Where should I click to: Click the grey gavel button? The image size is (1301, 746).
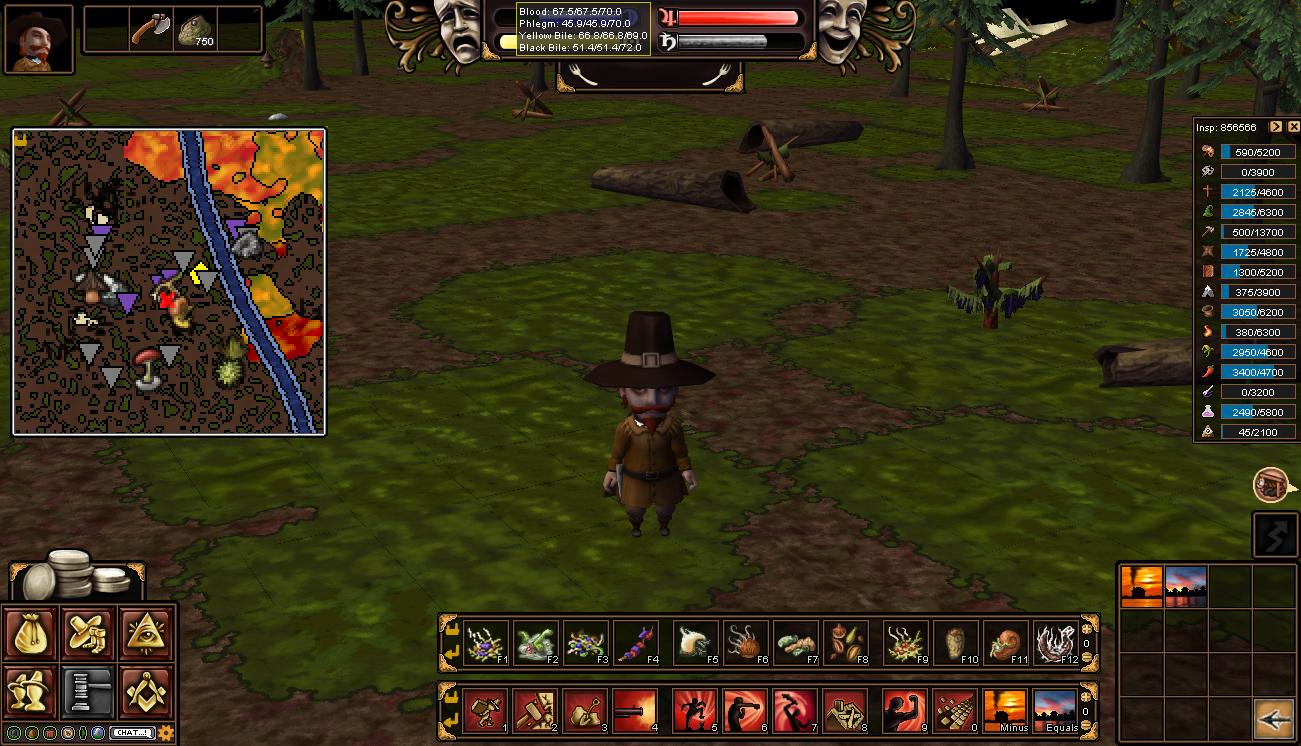[90, 690]
